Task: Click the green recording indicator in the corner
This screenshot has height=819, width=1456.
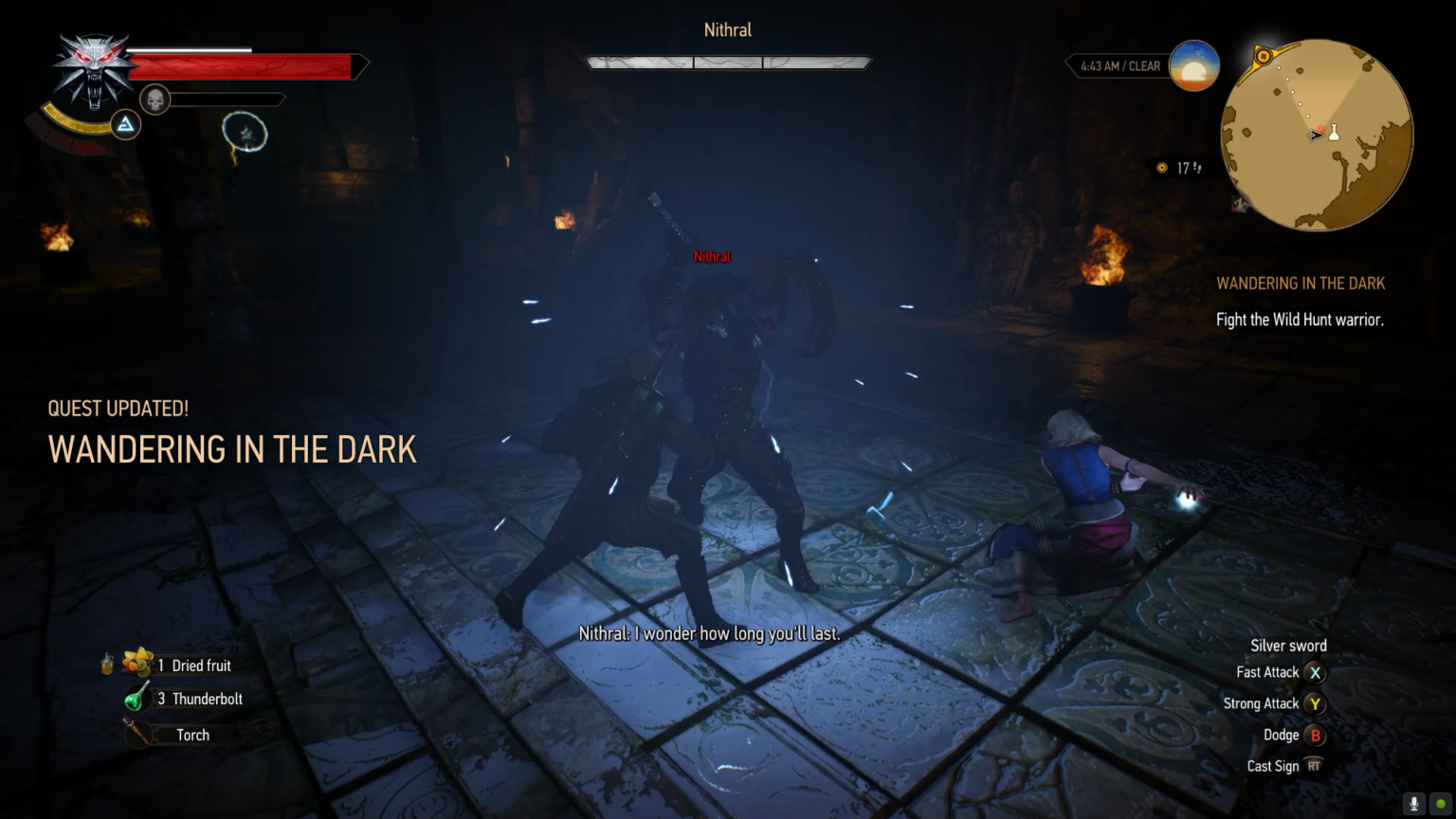Action: 1441,803
